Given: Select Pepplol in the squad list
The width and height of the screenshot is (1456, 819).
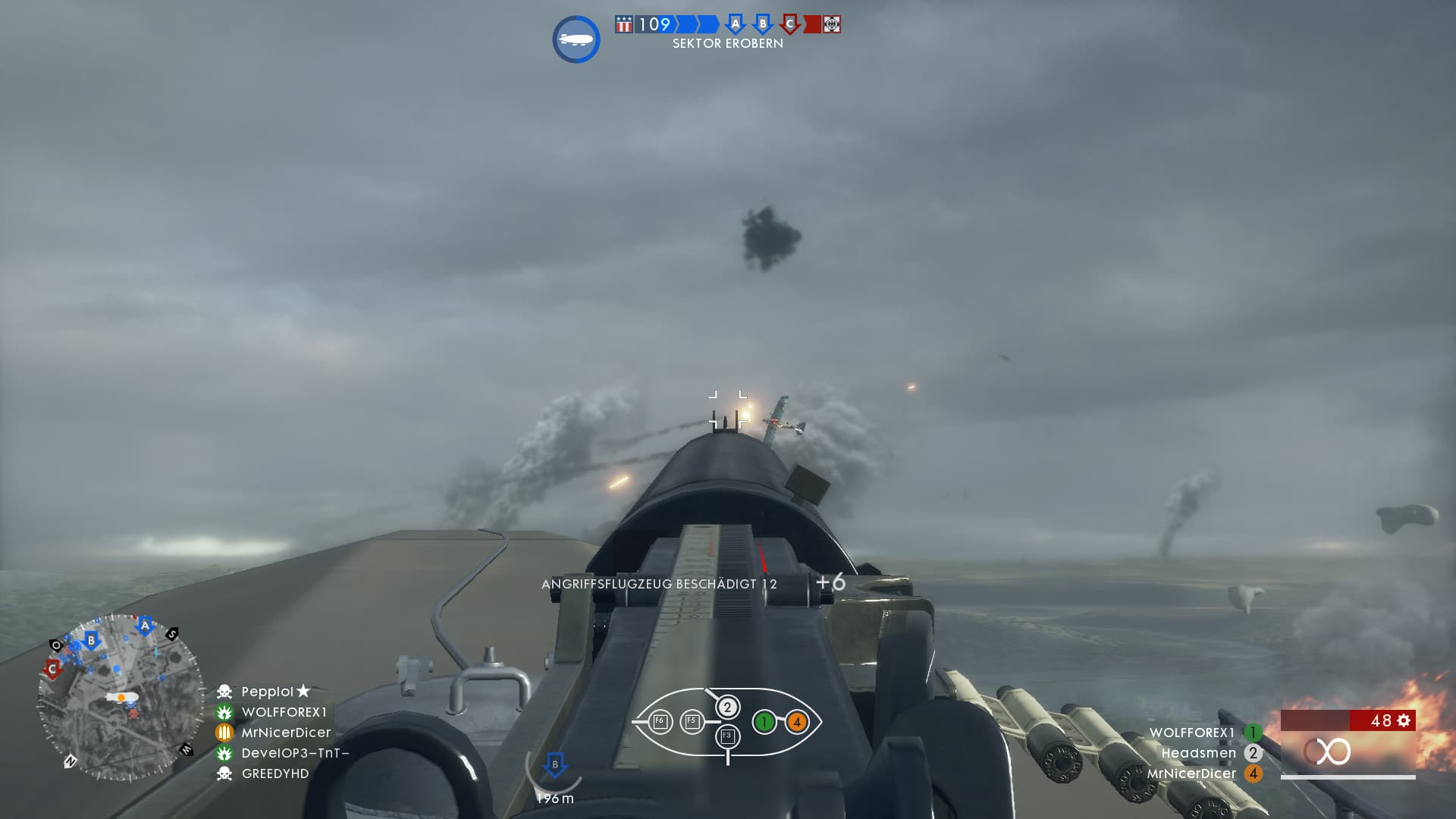Looking at the screenshot, I should pos(267,692).
